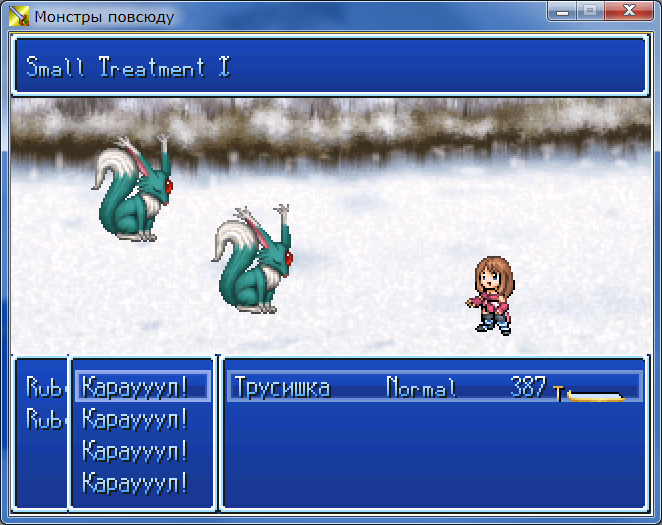Select the highlighted Карауууул! command
Viewport: 662px width, 525px height.
pos(142,386)
